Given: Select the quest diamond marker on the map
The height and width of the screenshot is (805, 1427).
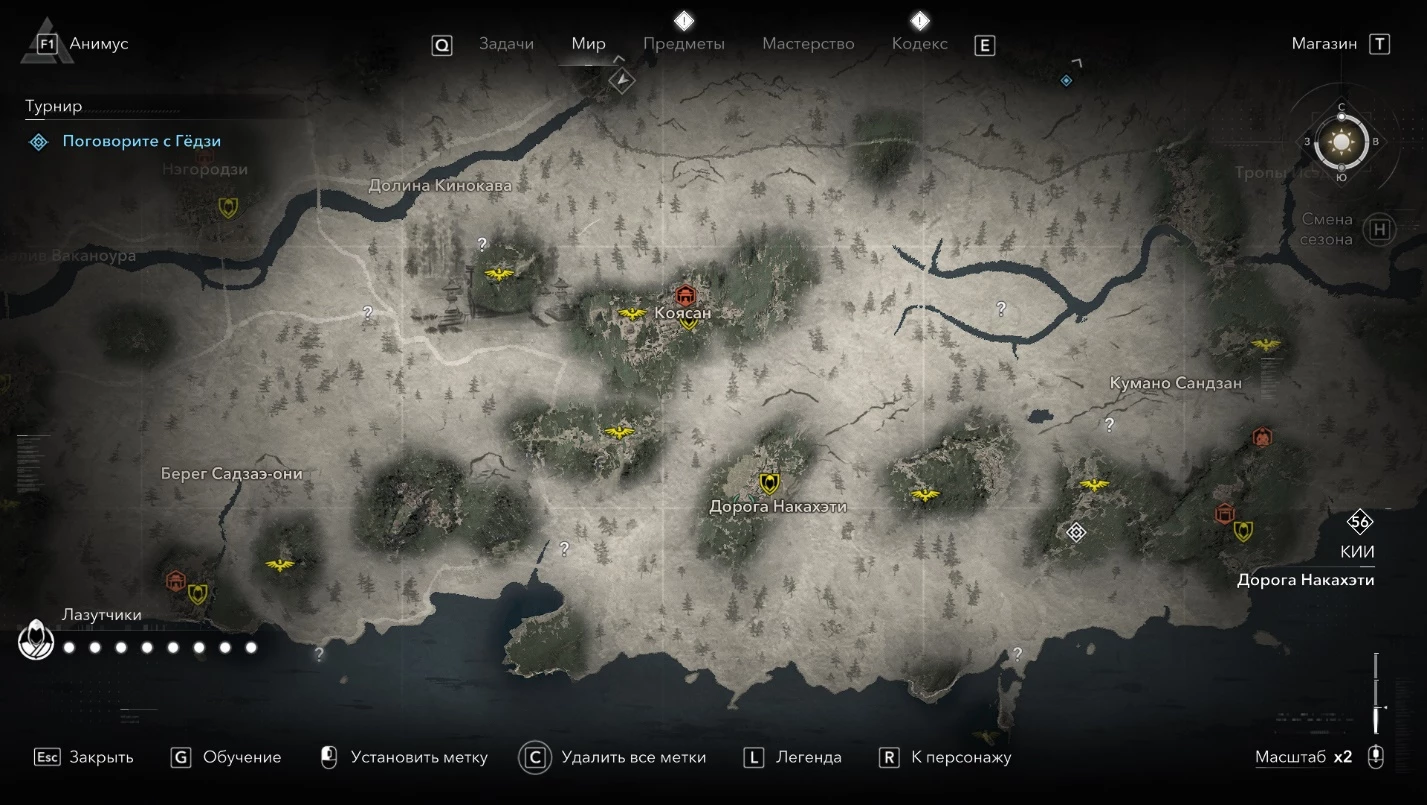Looking at the screenshot, I should (x=1076, y=532).
